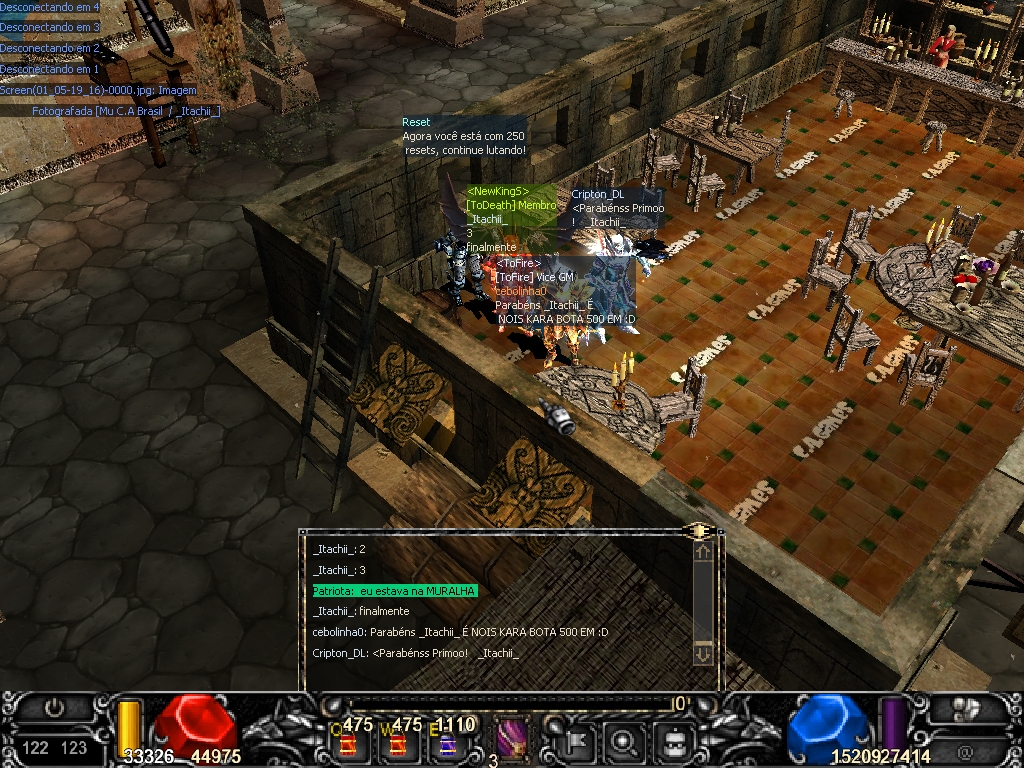The height and width of the screenshot is (768, 1024).
Task: Click the magnifying glass button
Action: [624, 743]
